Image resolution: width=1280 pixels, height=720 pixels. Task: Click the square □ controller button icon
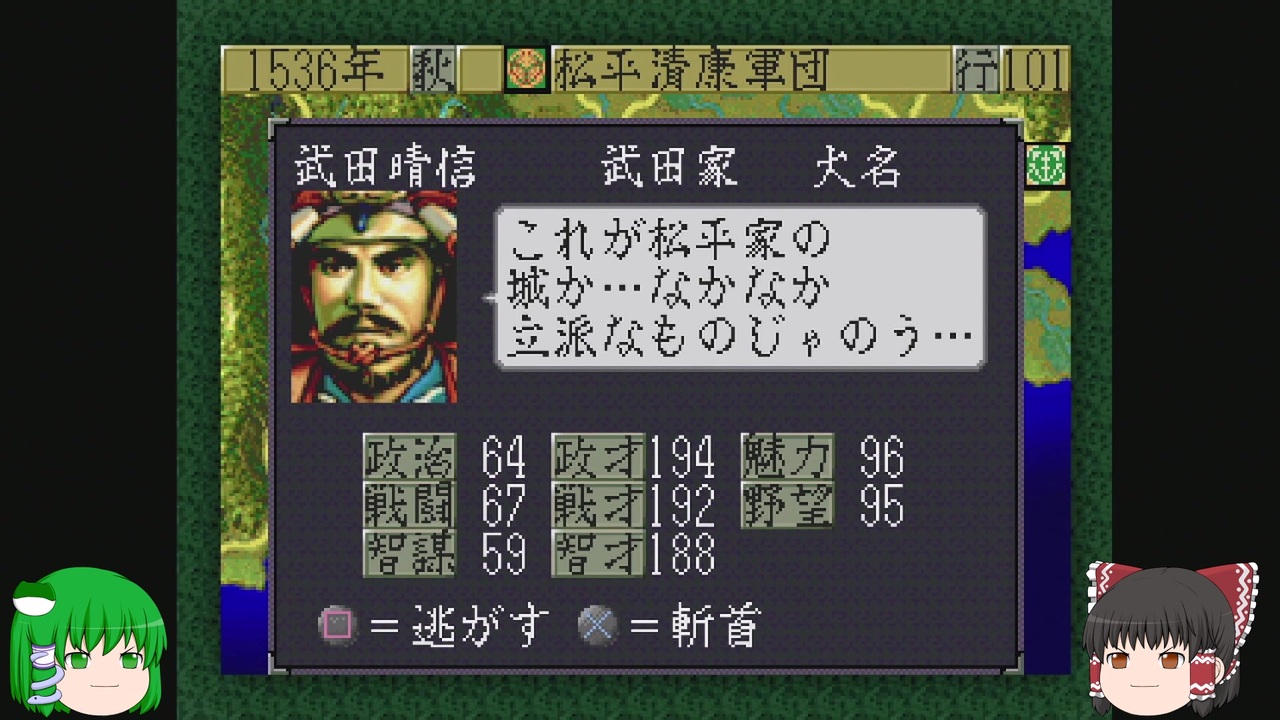pos(338,625)
